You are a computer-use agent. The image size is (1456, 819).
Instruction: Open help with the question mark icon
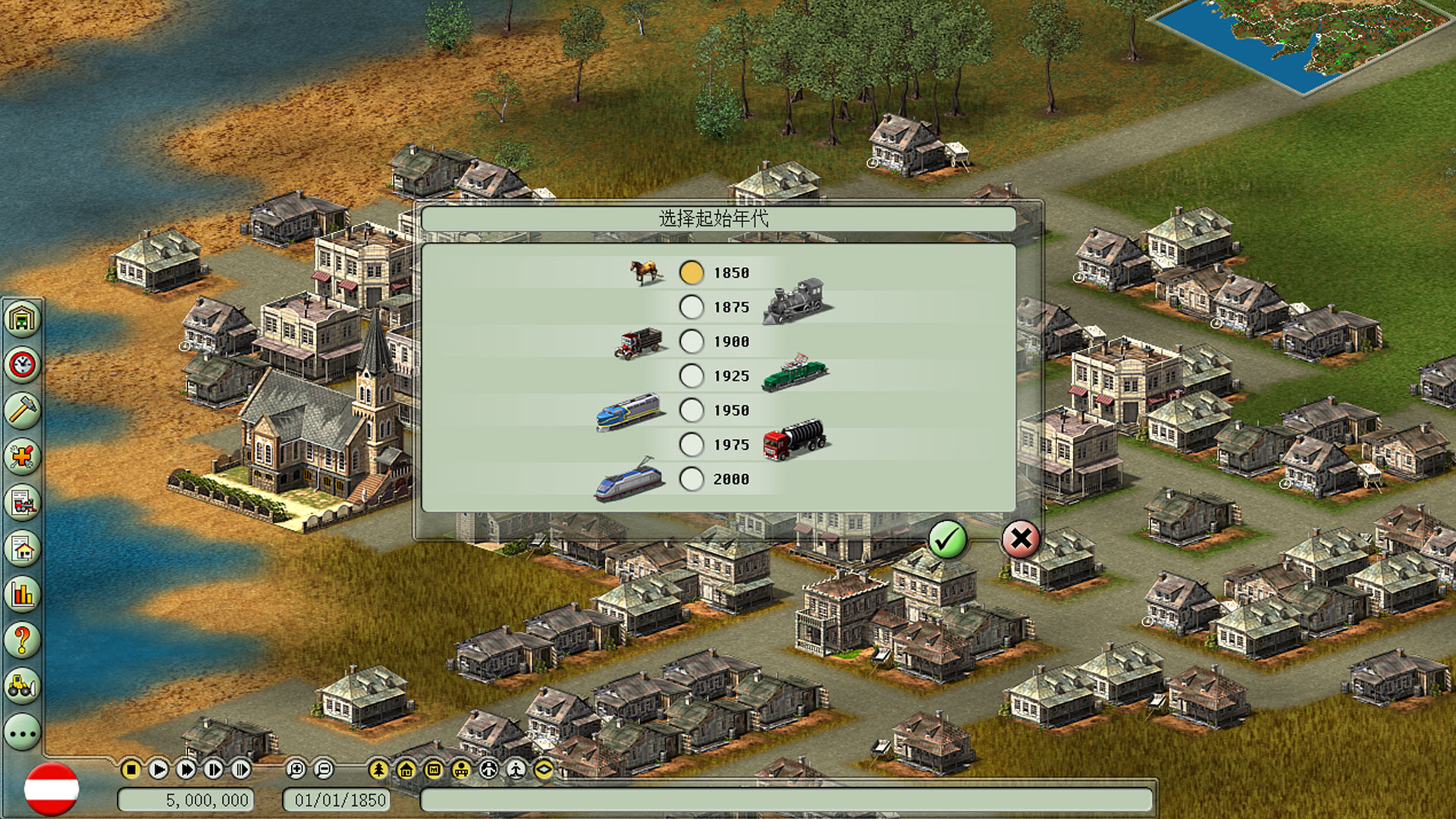click(23, 640)
